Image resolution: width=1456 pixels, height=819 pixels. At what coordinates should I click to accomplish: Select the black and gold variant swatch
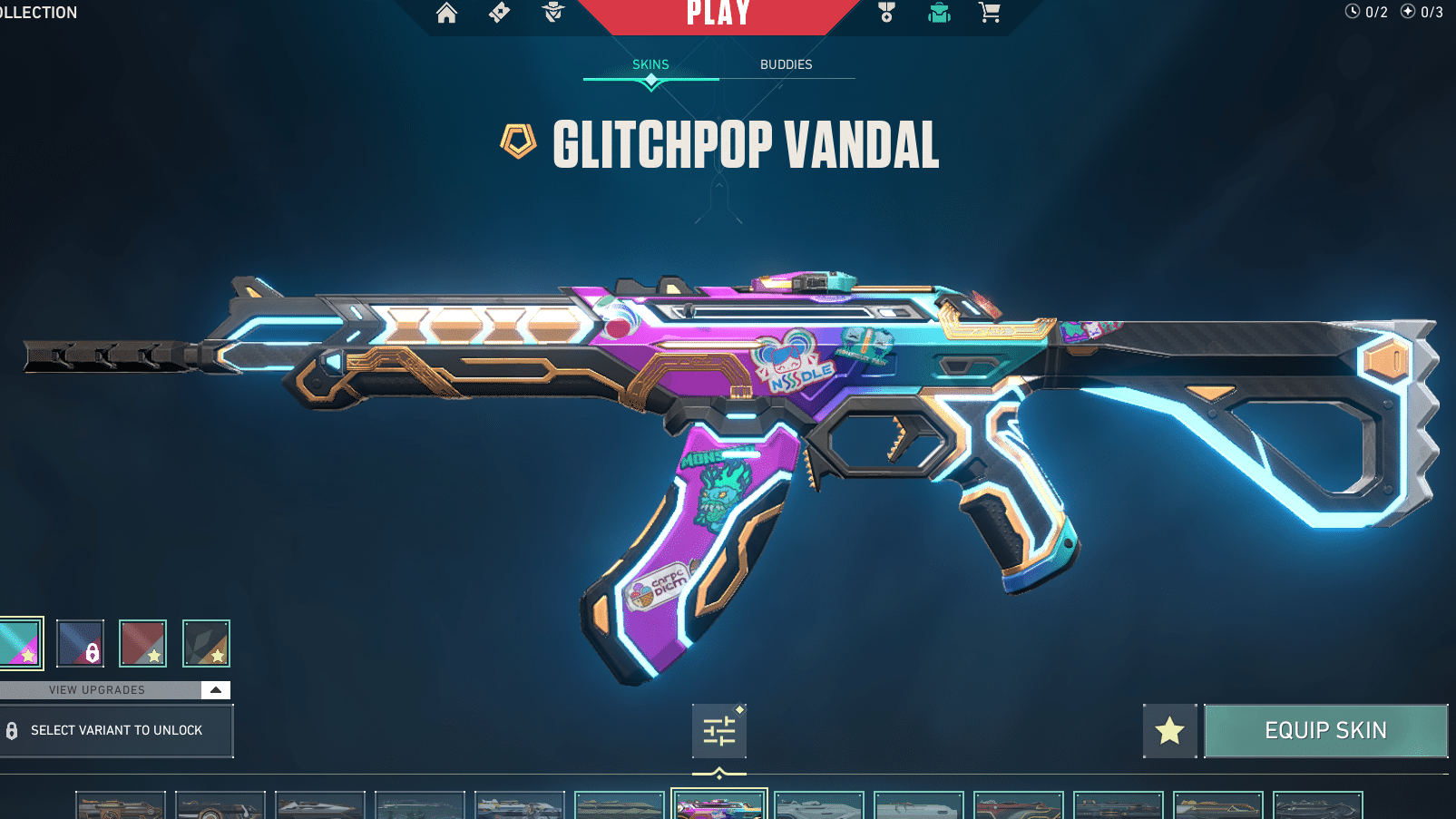coord(207,642)
